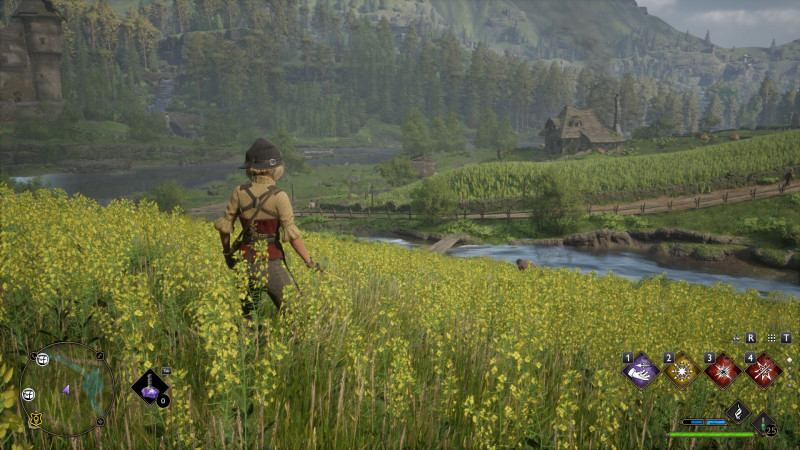800x450 pixels.
Task: Use the green Wiggenweld healing potion
Action: point(764,424)
